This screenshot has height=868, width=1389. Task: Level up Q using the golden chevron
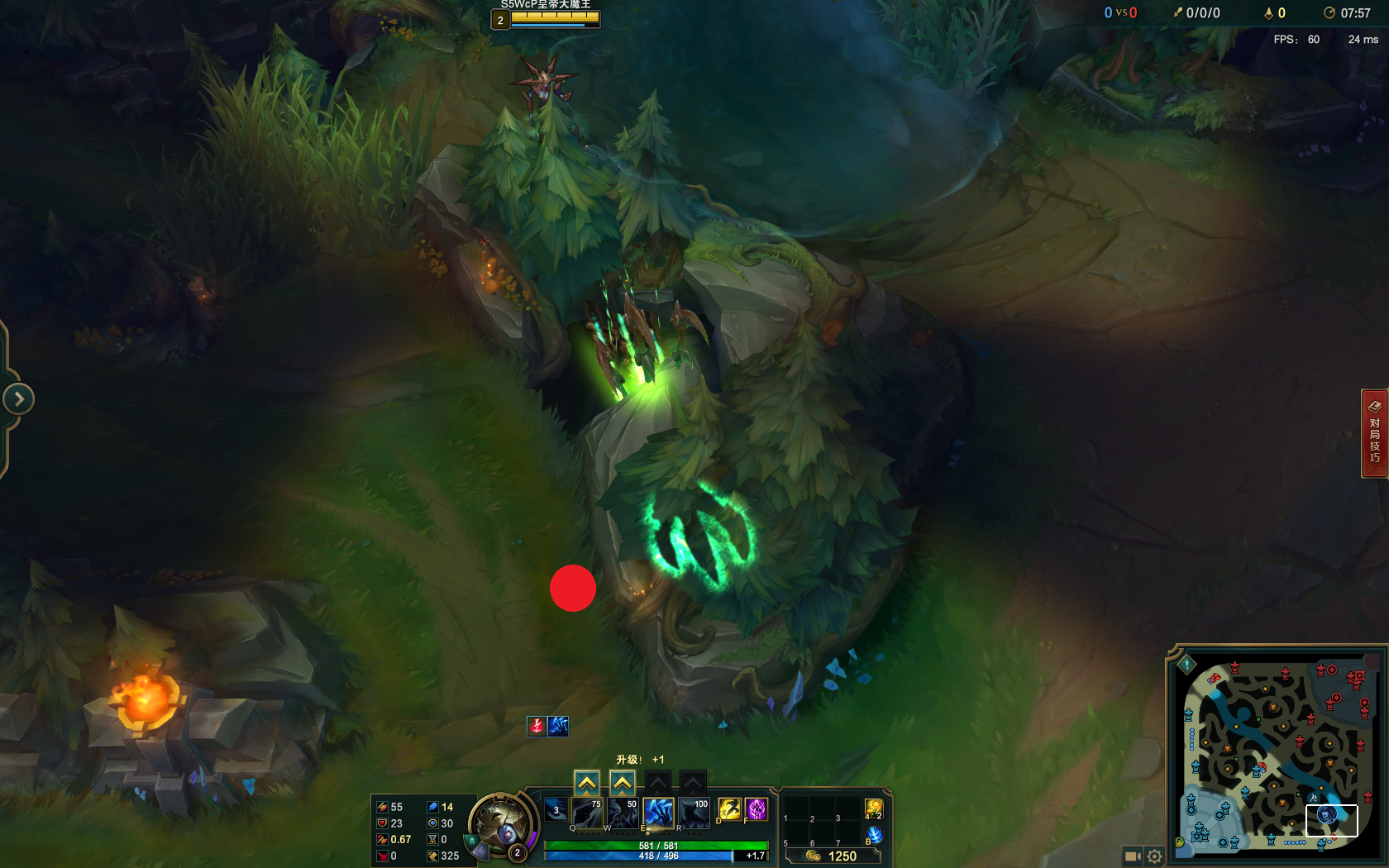tap(586, 782)
